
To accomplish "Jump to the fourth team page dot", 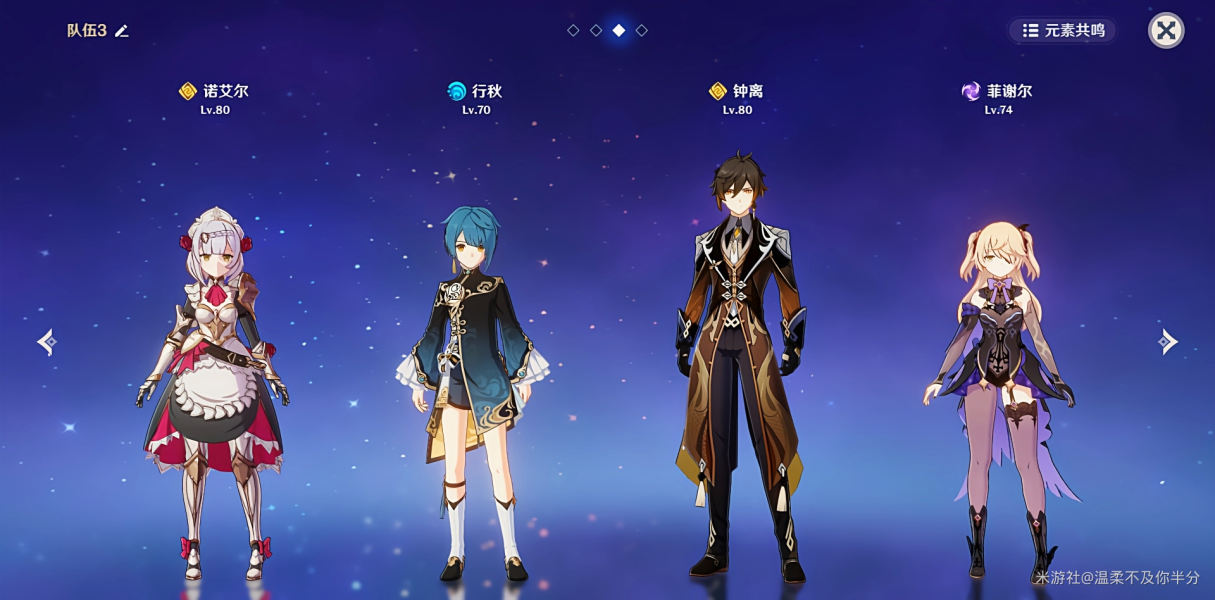I will (642, 30).
